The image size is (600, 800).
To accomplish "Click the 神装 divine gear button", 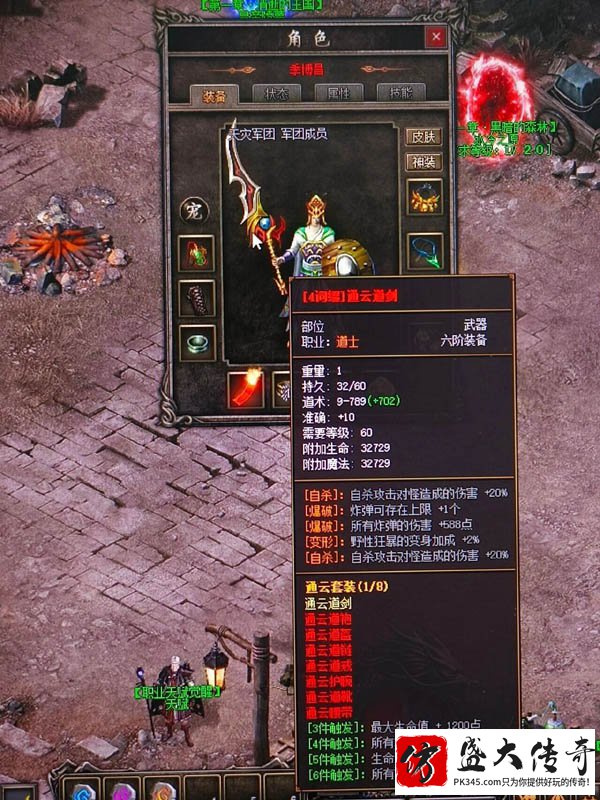I will pos(423,162).
